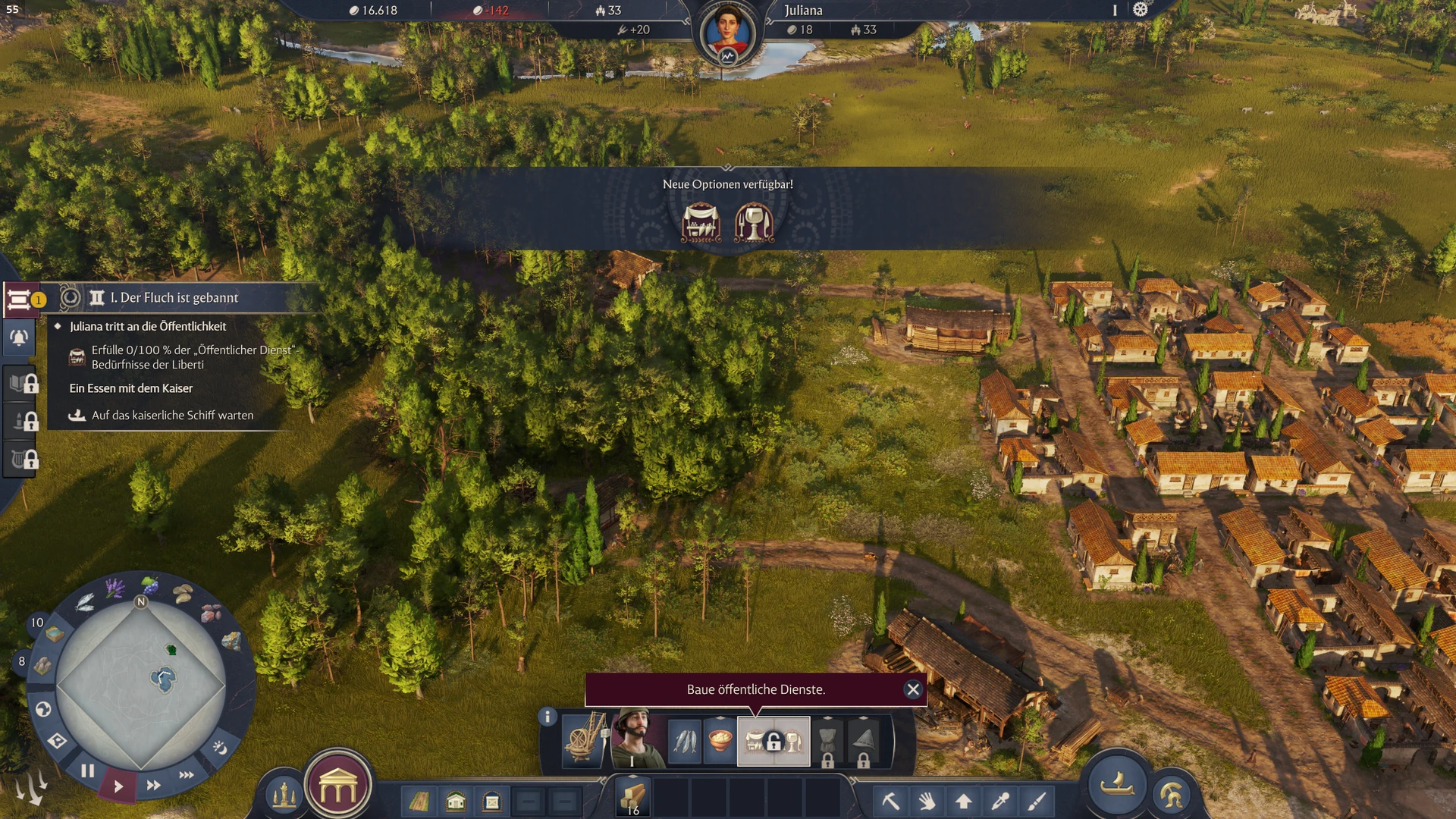
Task: Close the "Baue öffentliche Dienste" tooltip
Action: click(913, 689)
